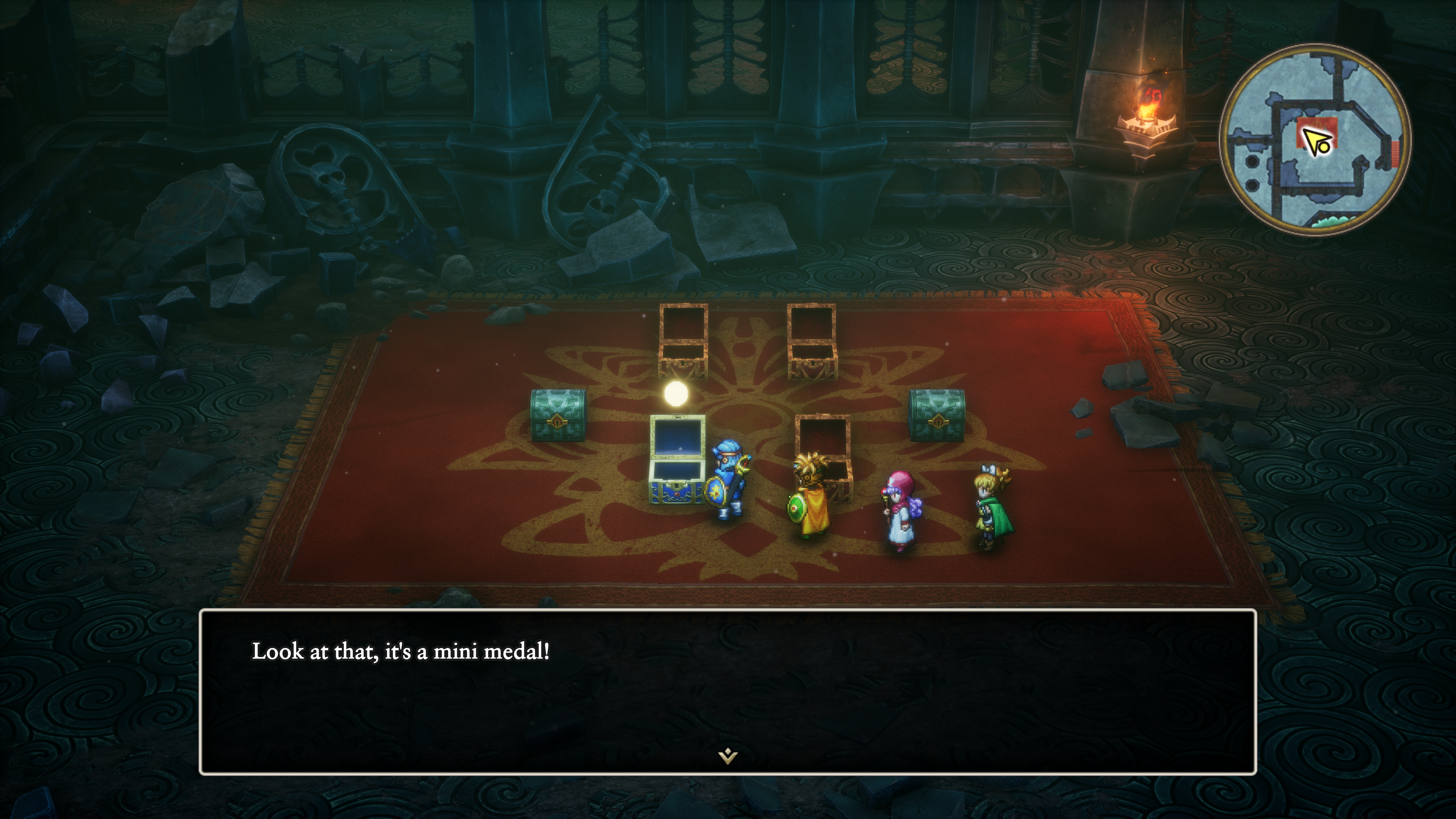Advance dialogue with the down-arrow indicator

[x=728, y=756]
